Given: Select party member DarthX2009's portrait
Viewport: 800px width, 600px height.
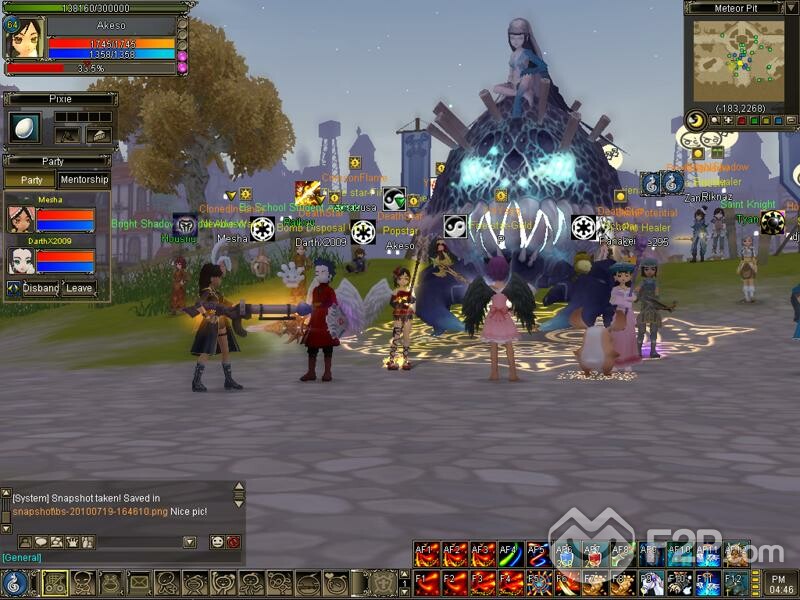Looking at the screenshot, I should (21, 261).
